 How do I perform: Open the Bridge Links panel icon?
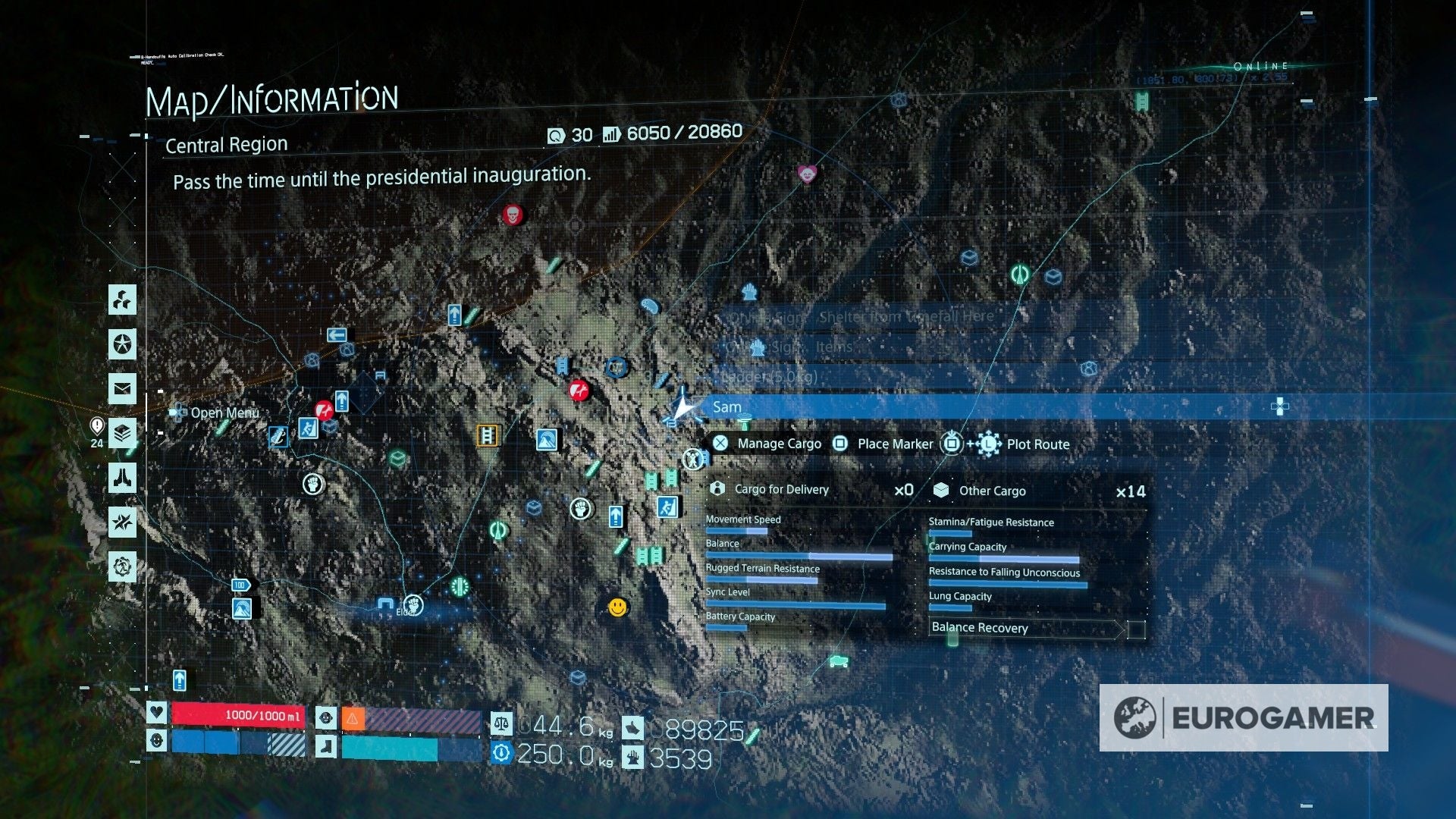tap(121, 300)
